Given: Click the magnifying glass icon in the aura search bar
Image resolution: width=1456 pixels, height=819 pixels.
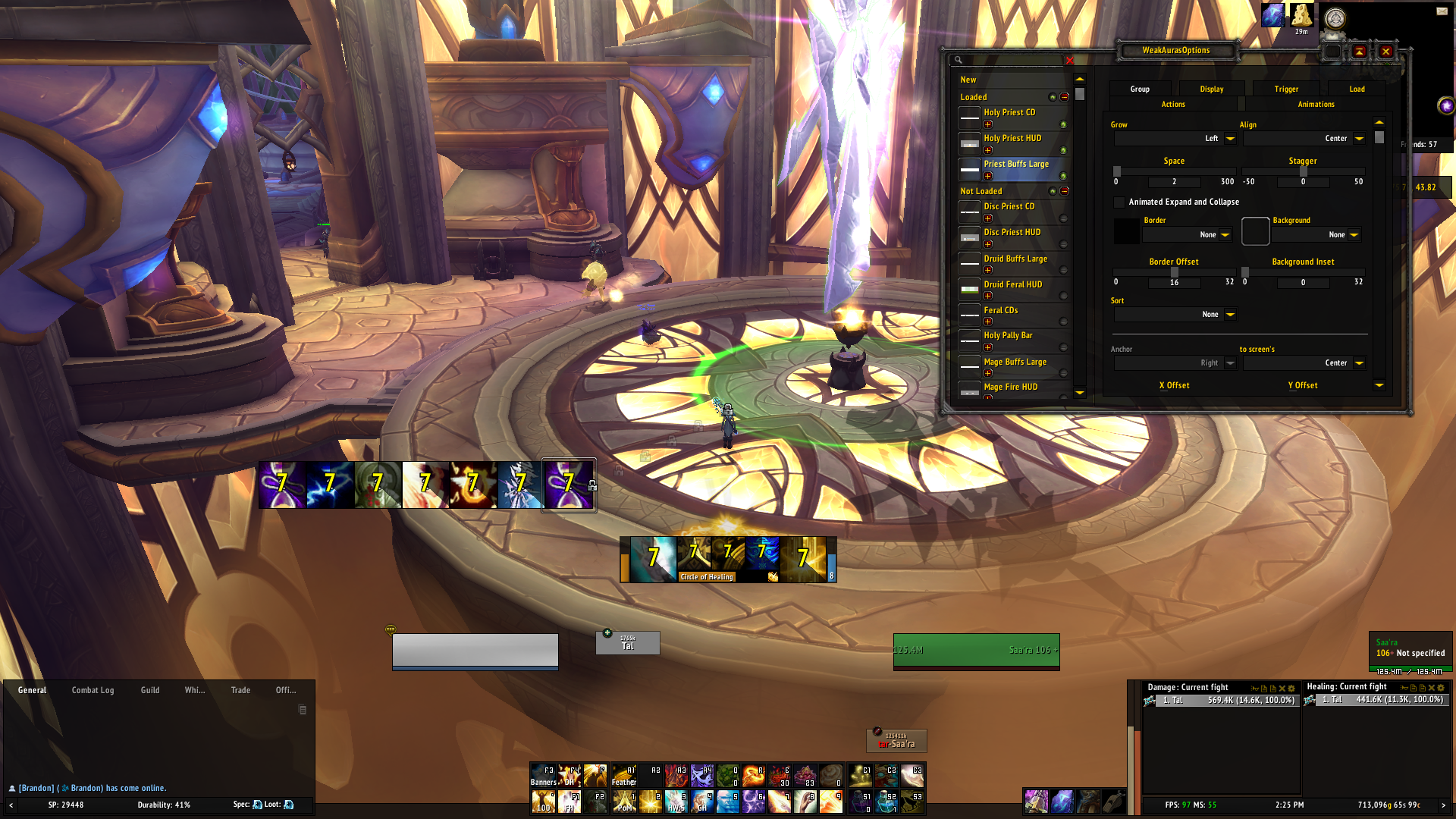Looking at the screenshot, I should pyautogui.click(x=958, y=61).
